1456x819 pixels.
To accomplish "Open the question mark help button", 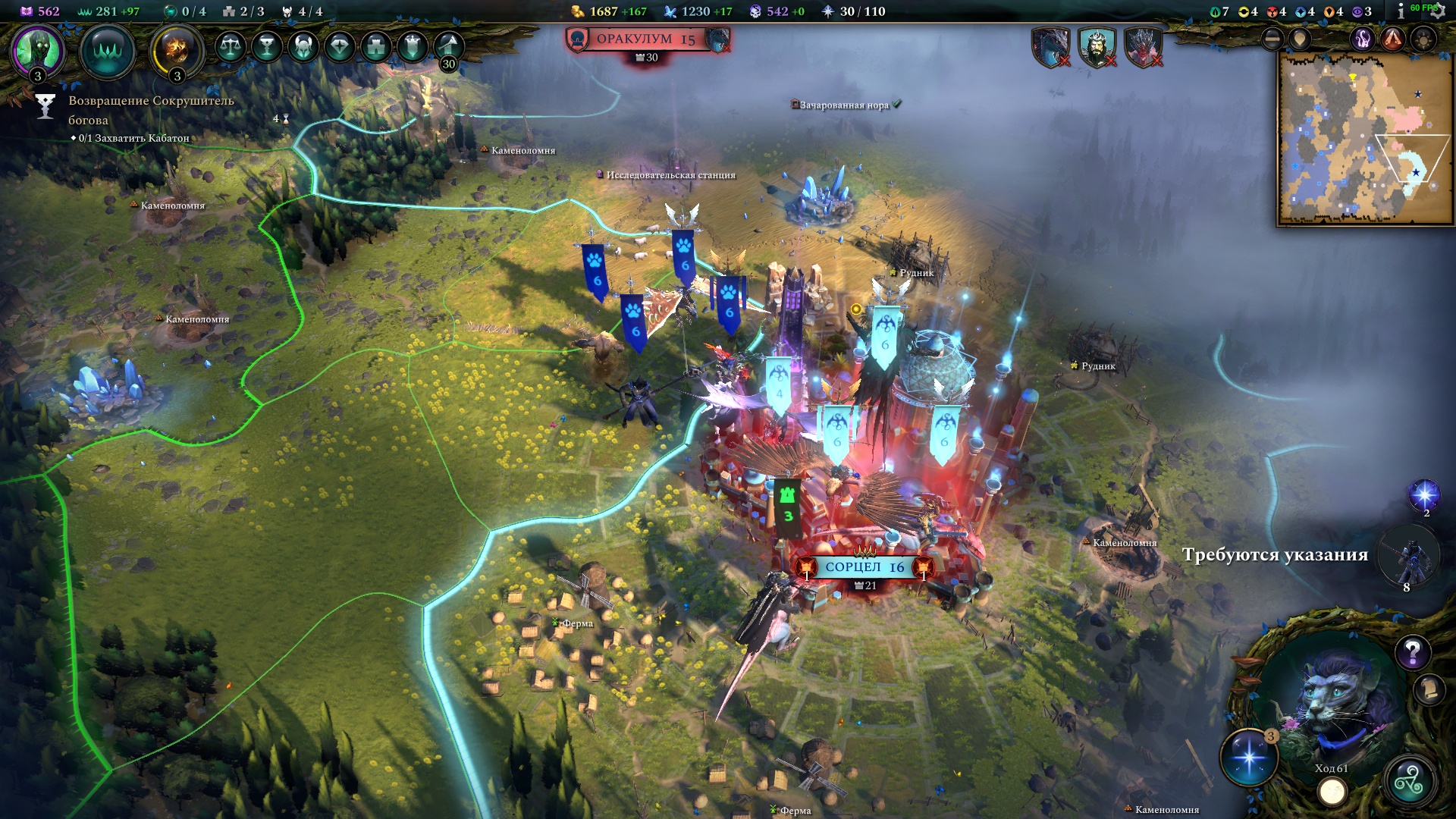I will coord(1412,651).
